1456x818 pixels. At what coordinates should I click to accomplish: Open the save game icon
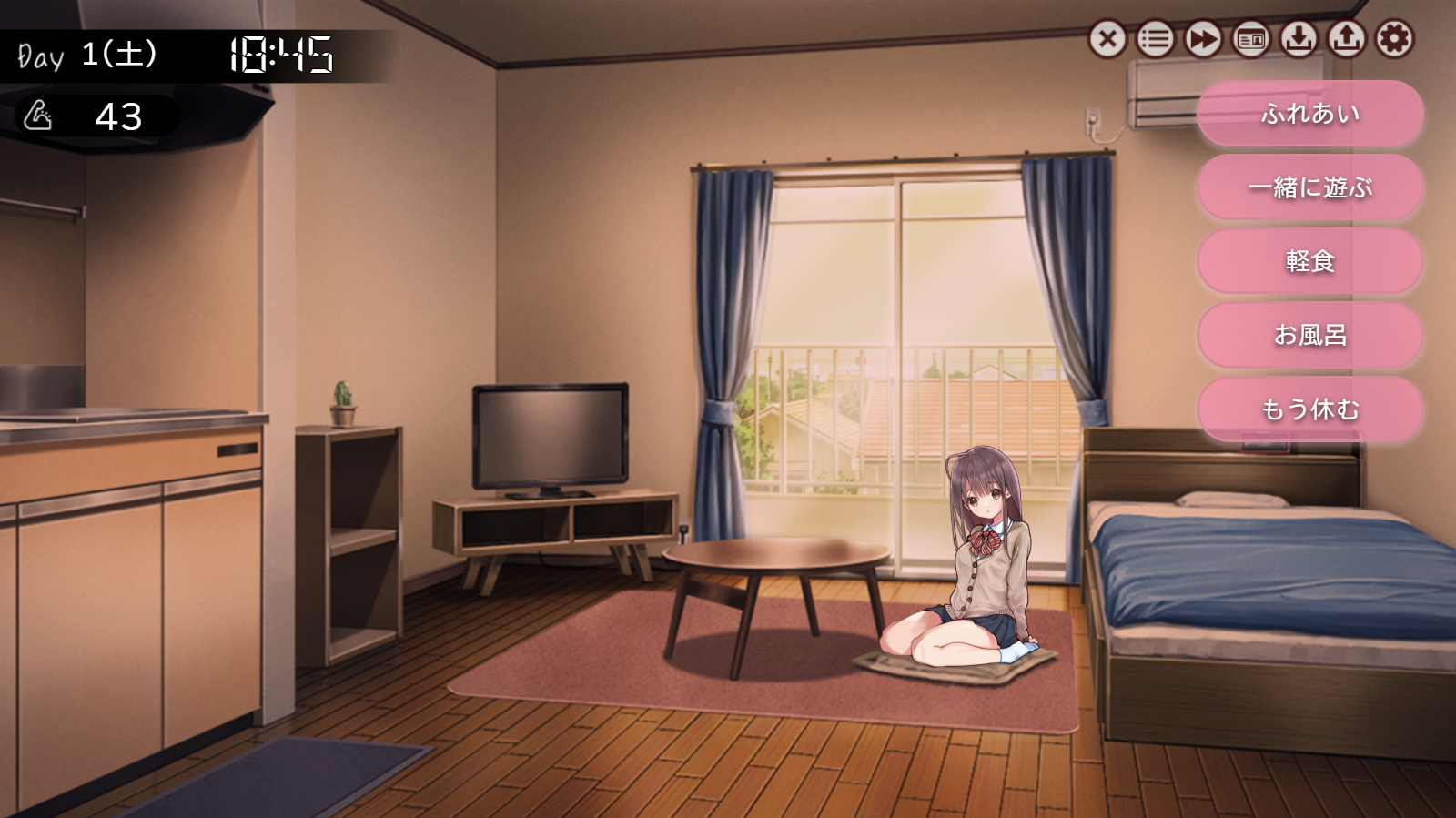[x=1299, y=39]
